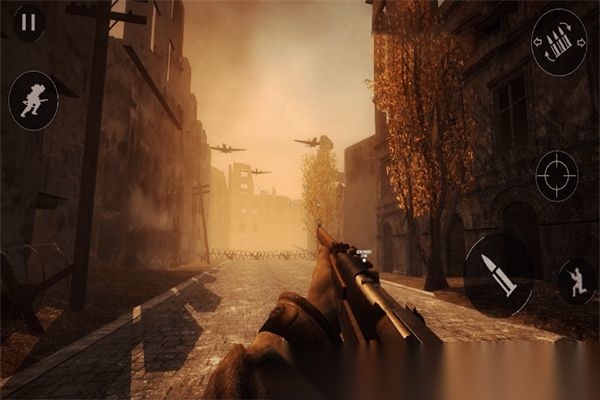Tap the running soldier sprint button
Screen dimensions: 600x400
(x=33, y=100)
